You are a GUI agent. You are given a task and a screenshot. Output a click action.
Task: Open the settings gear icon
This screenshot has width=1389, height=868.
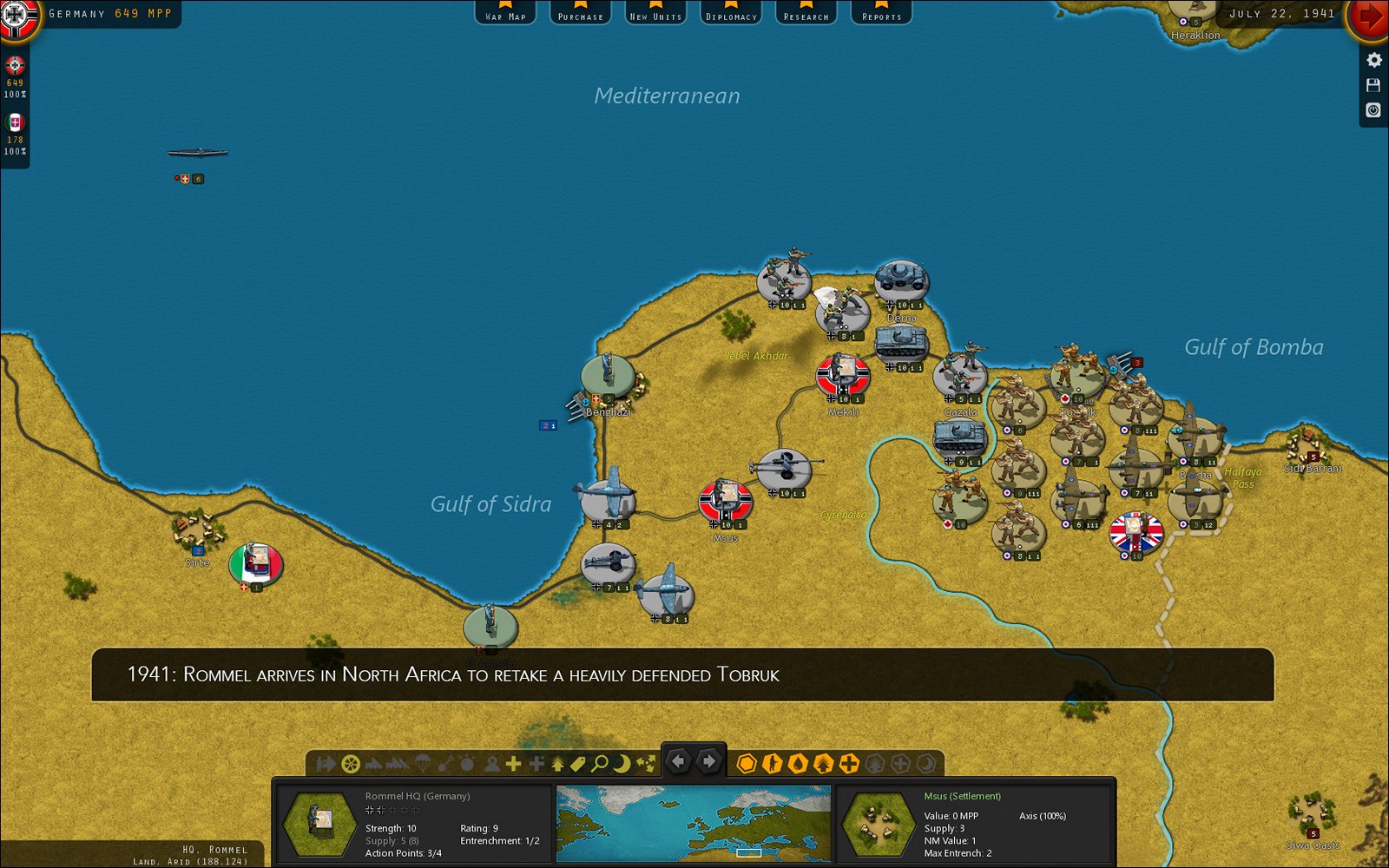1374,60
